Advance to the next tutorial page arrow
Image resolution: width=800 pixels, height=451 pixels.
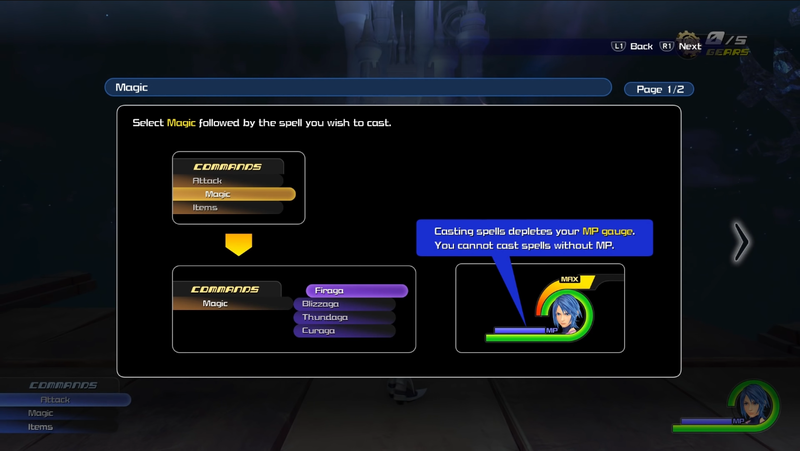click(x=741, y=242)
